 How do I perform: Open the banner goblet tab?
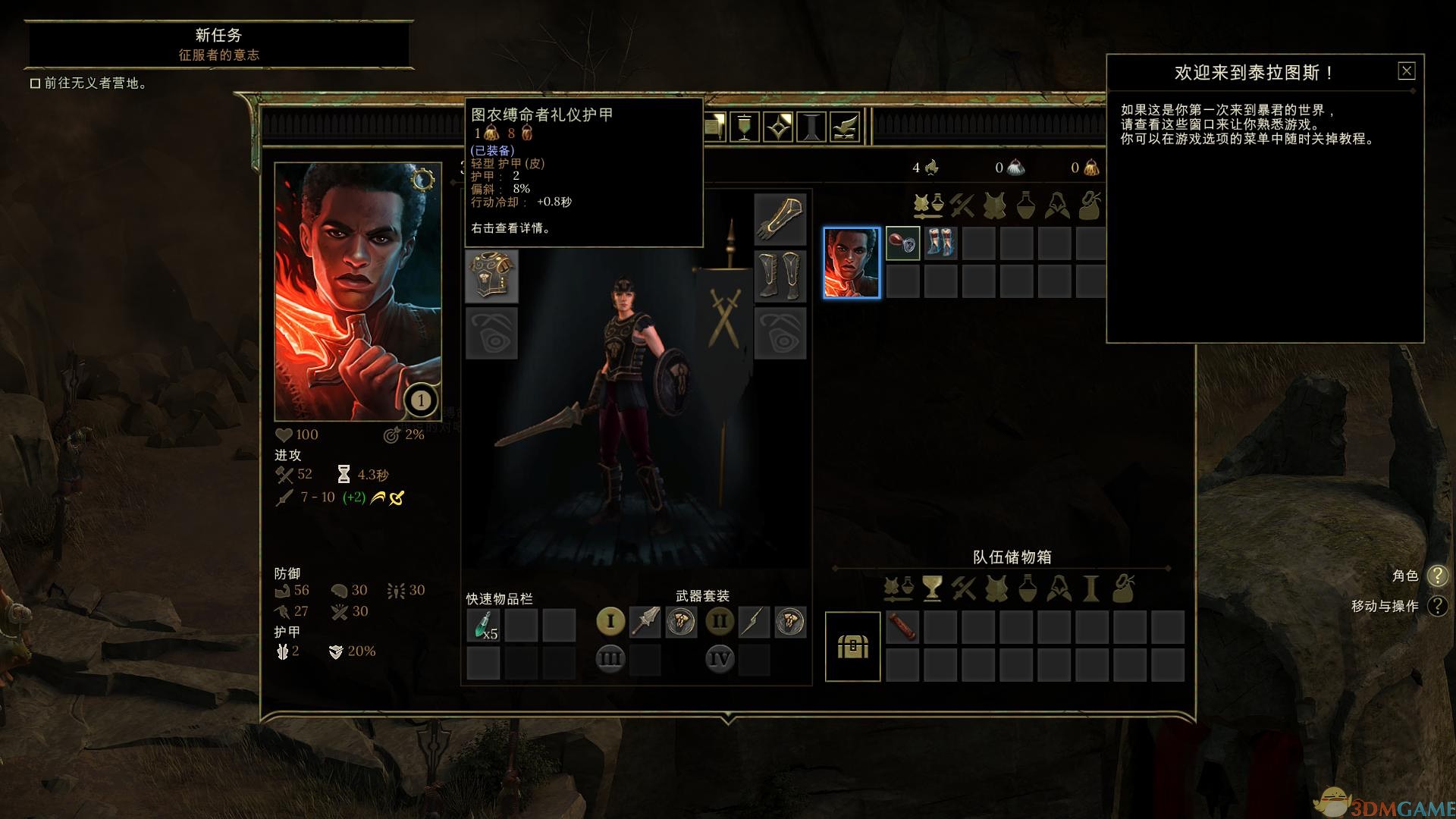[744, 127]
